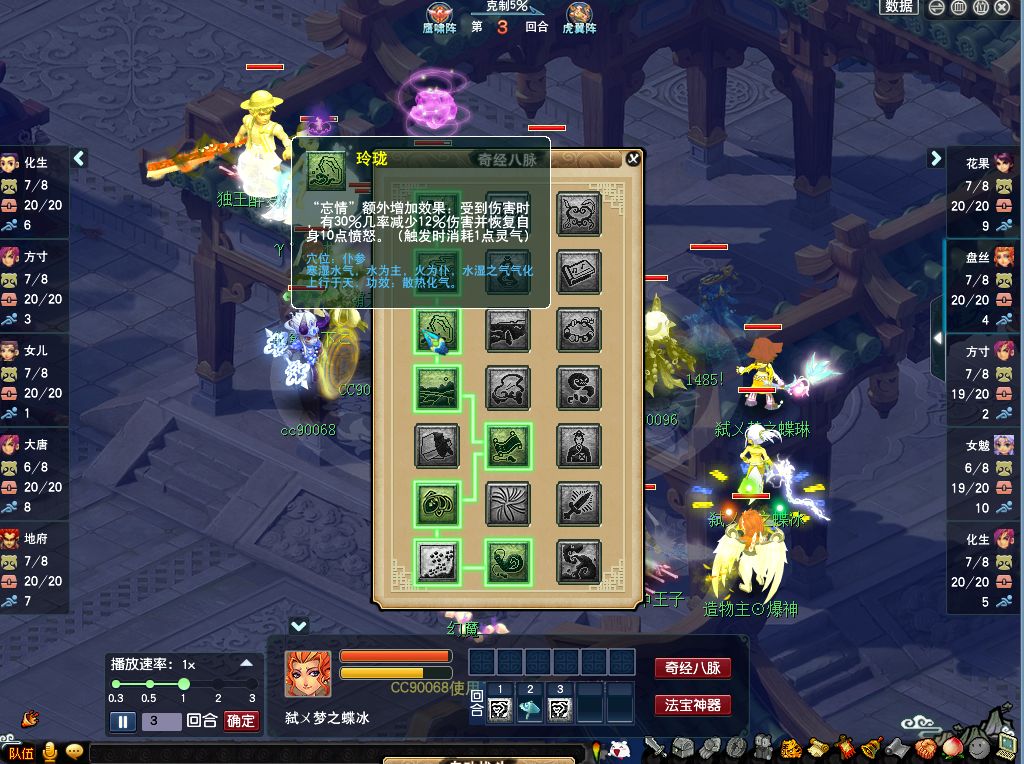The width and height of the screenshot is (1024, 764).
Task: Confirm the round number with 确定
Action: [241, 721]
